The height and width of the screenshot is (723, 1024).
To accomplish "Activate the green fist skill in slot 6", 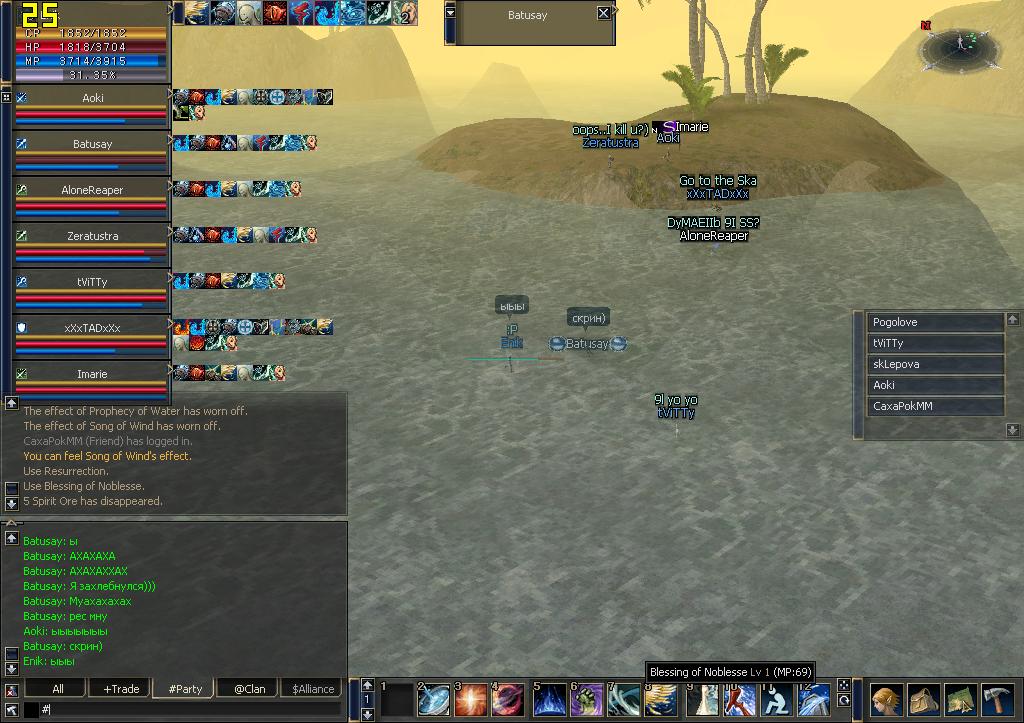I will [586, 700].
